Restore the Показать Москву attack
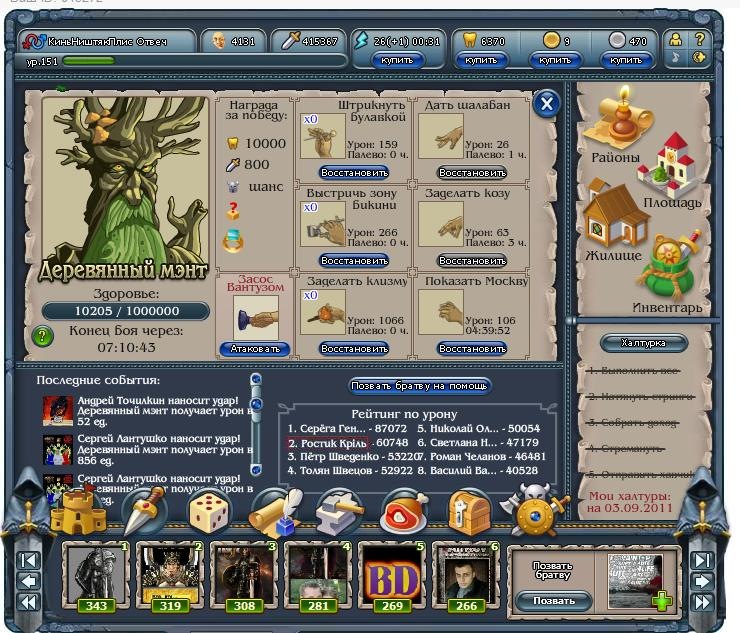The width and height of the screenshot is (740, 633). (472, 349)
